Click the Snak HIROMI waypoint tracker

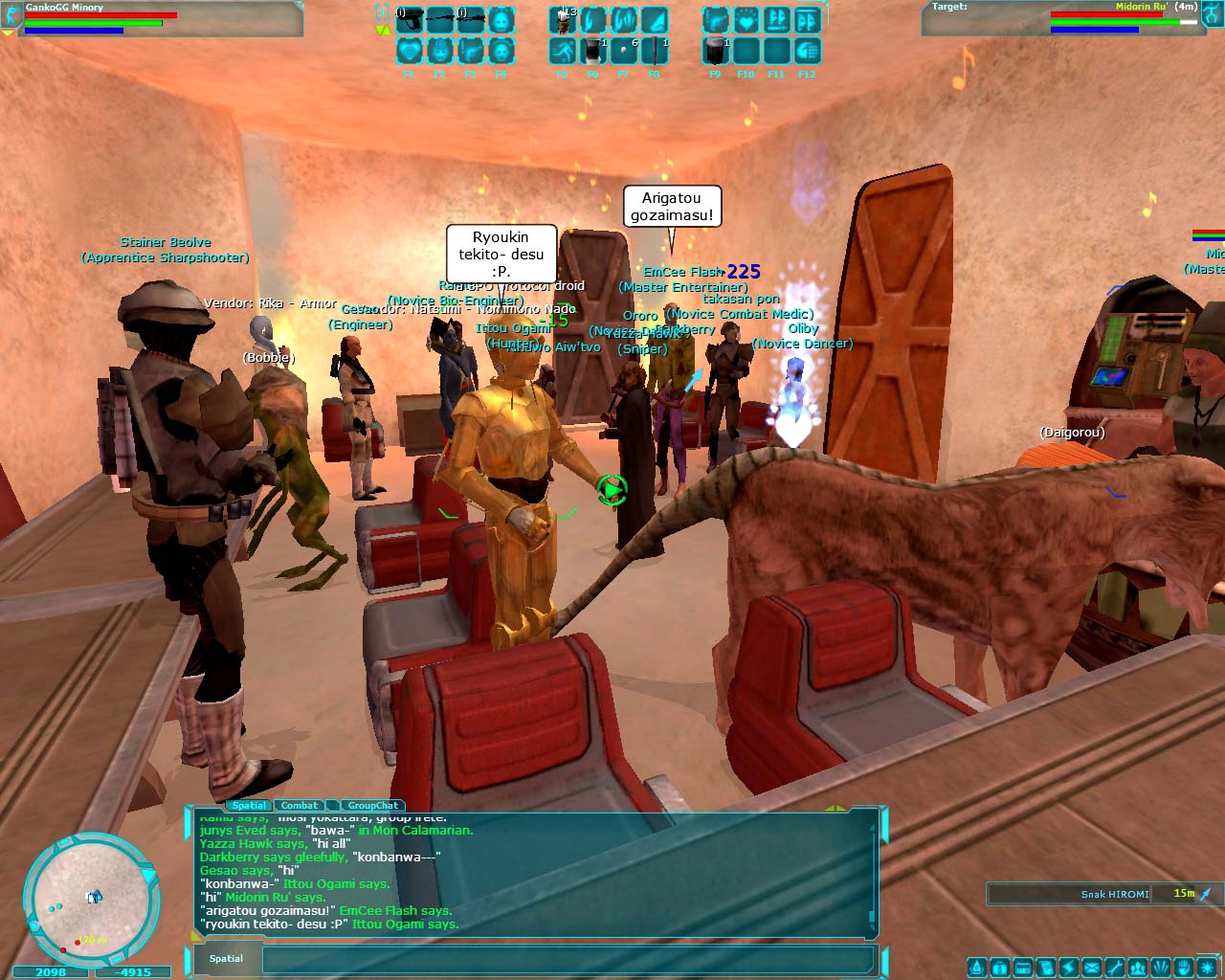coord(1101,894)
